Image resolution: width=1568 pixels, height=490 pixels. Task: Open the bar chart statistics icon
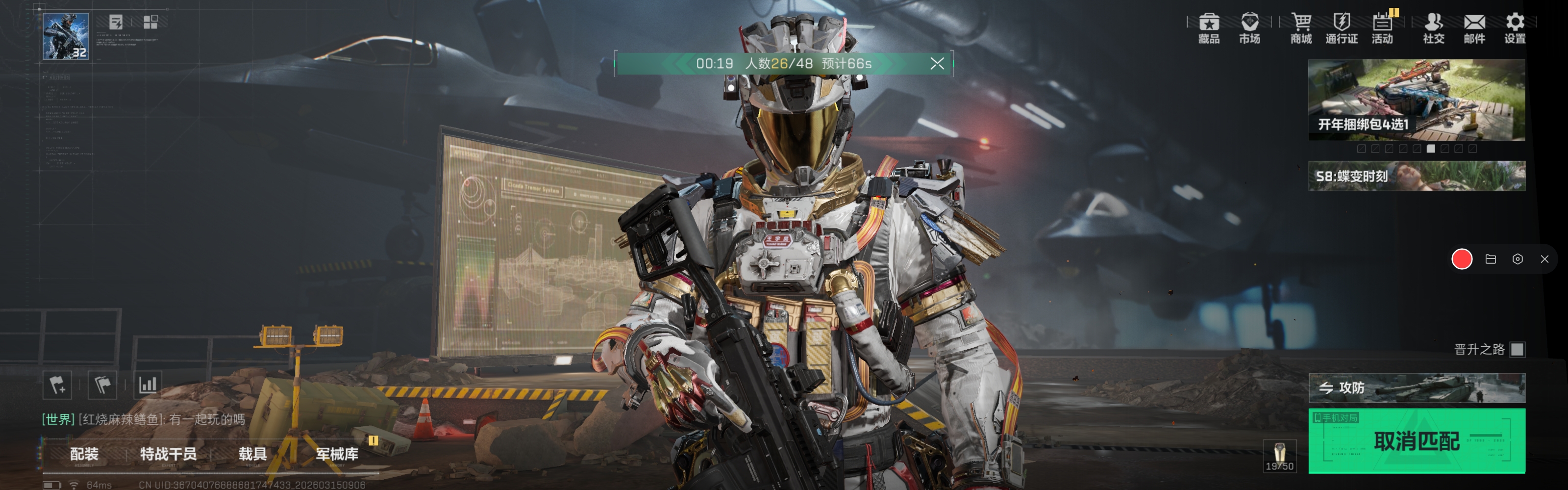148,385
